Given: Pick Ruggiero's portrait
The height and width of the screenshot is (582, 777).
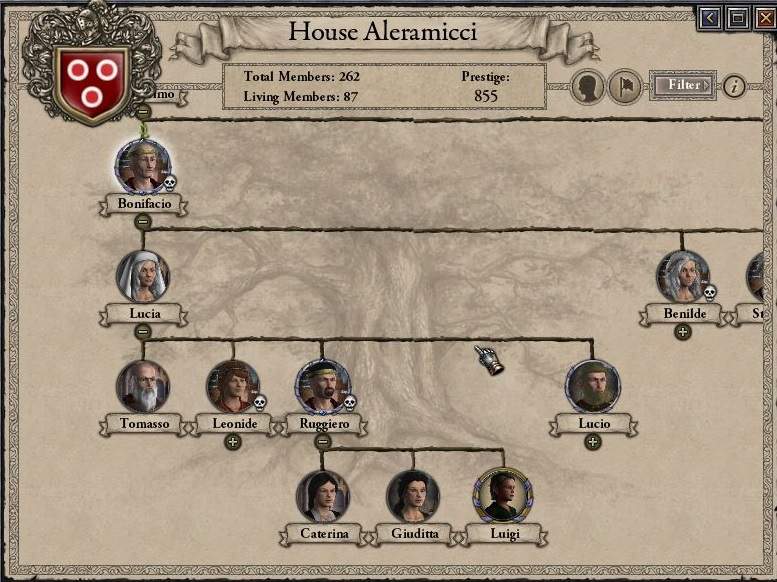Looking at the screenshot, I should 322,386.
